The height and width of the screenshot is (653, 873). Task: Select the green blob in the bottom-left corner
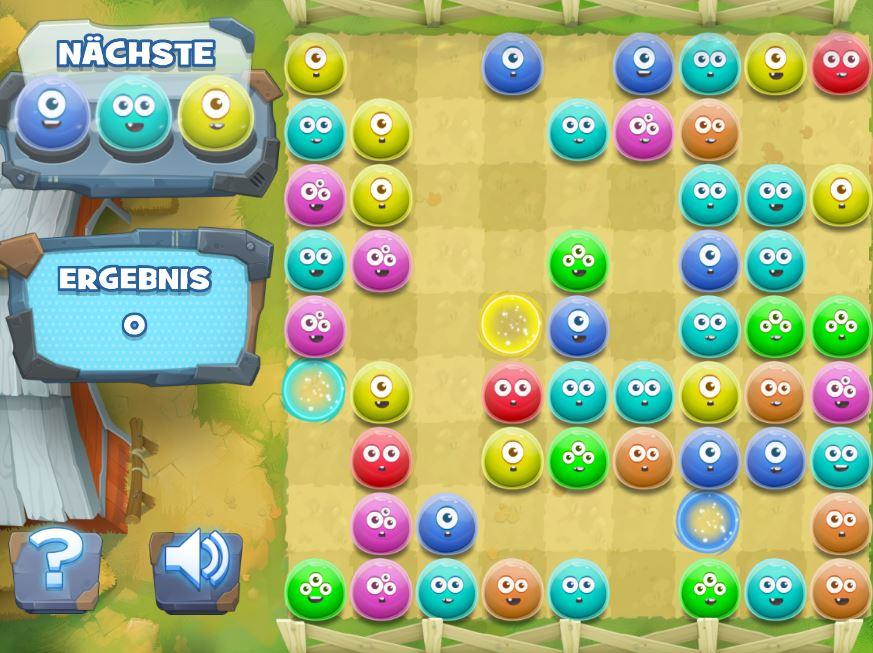[315, 589]
